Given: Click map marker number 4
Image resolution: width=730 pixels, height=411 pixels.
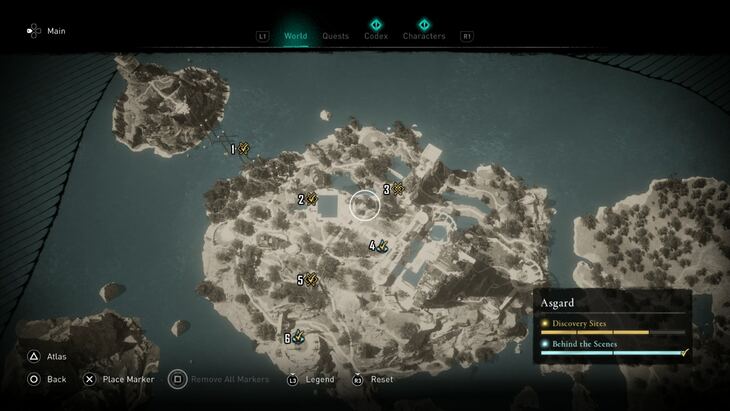Looking at the screenshot, I should pos(380,245).
